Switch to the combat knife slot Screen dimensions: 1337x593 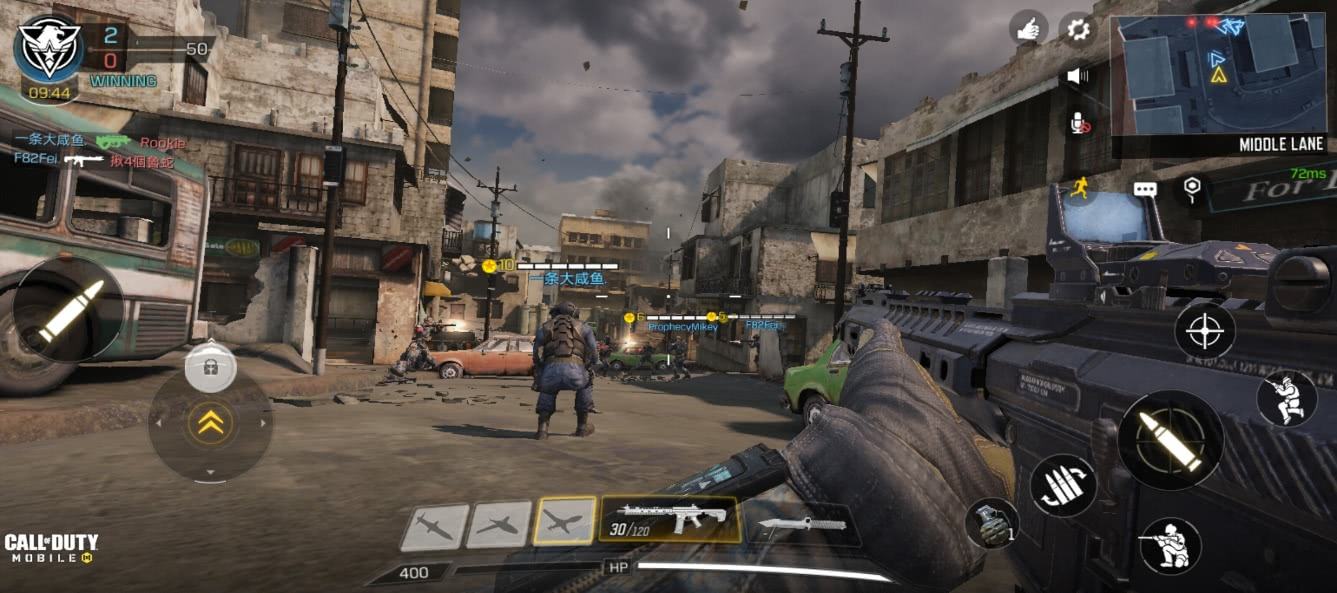coord(803,524)
